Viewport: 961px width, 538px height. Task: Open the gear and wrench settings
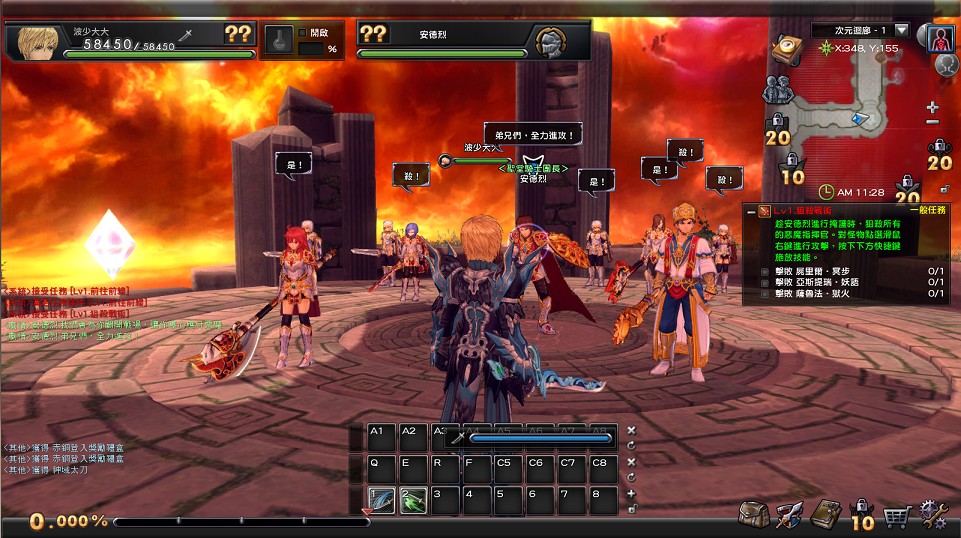[x=934, y=515]
